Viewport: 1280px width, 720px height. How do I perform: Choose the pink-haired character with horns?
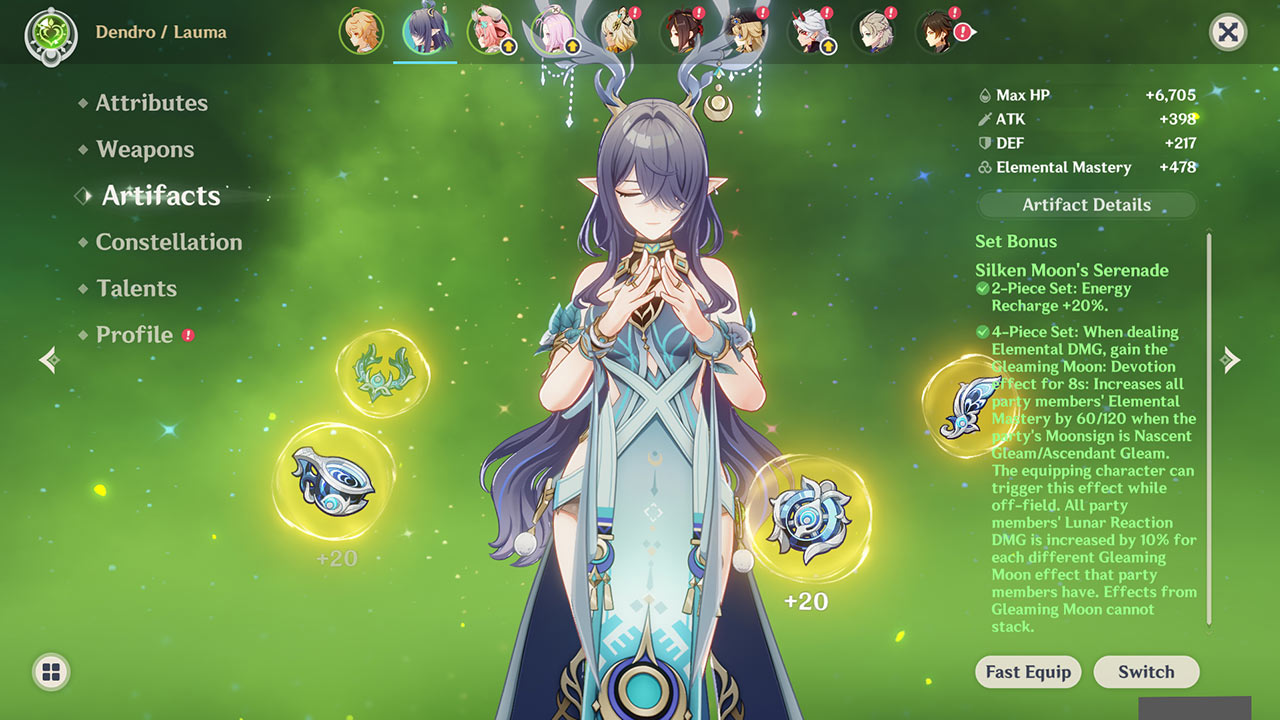click(489, 32)
